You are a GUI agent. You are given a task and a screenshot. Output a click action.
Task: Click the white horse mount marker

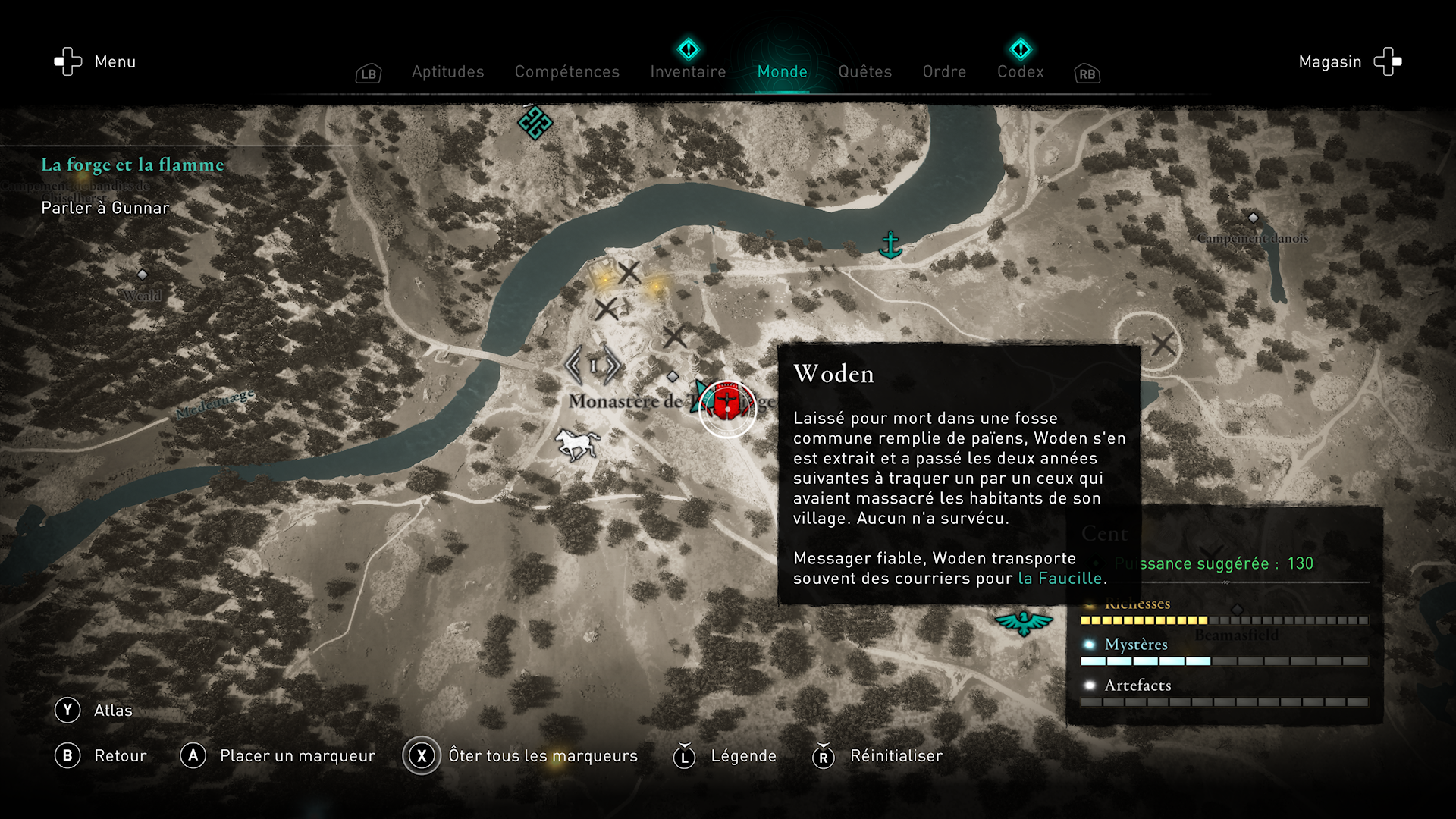[576, 443]
